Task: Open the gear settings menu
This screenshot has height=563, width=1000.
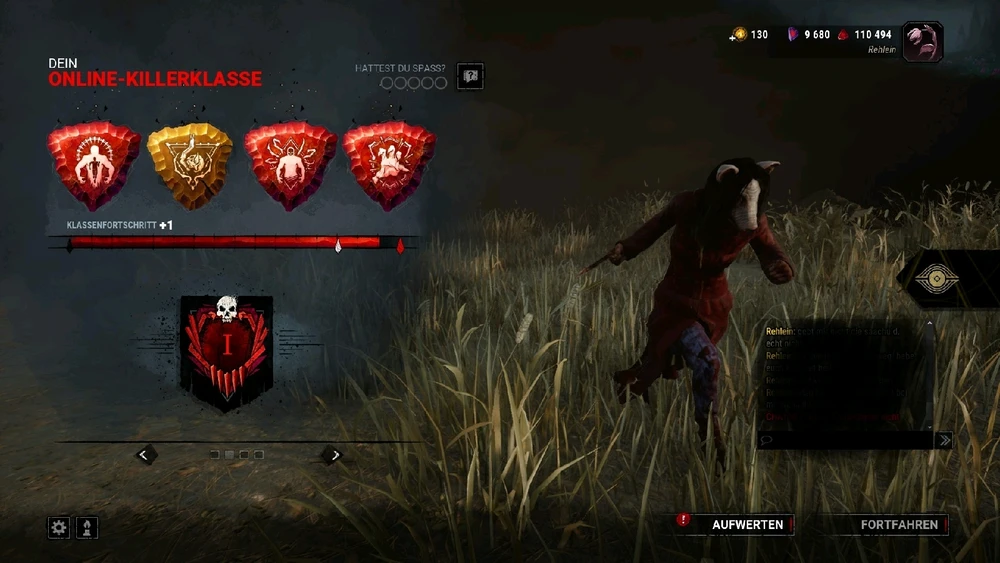Action: coord(59,527)
